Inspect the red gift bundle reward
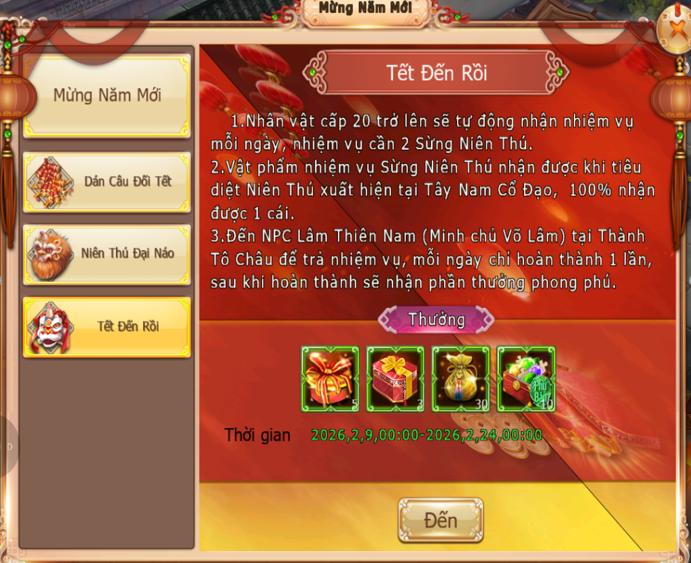Viewport: 691px width, 563px height. click(x=330, y=379)
